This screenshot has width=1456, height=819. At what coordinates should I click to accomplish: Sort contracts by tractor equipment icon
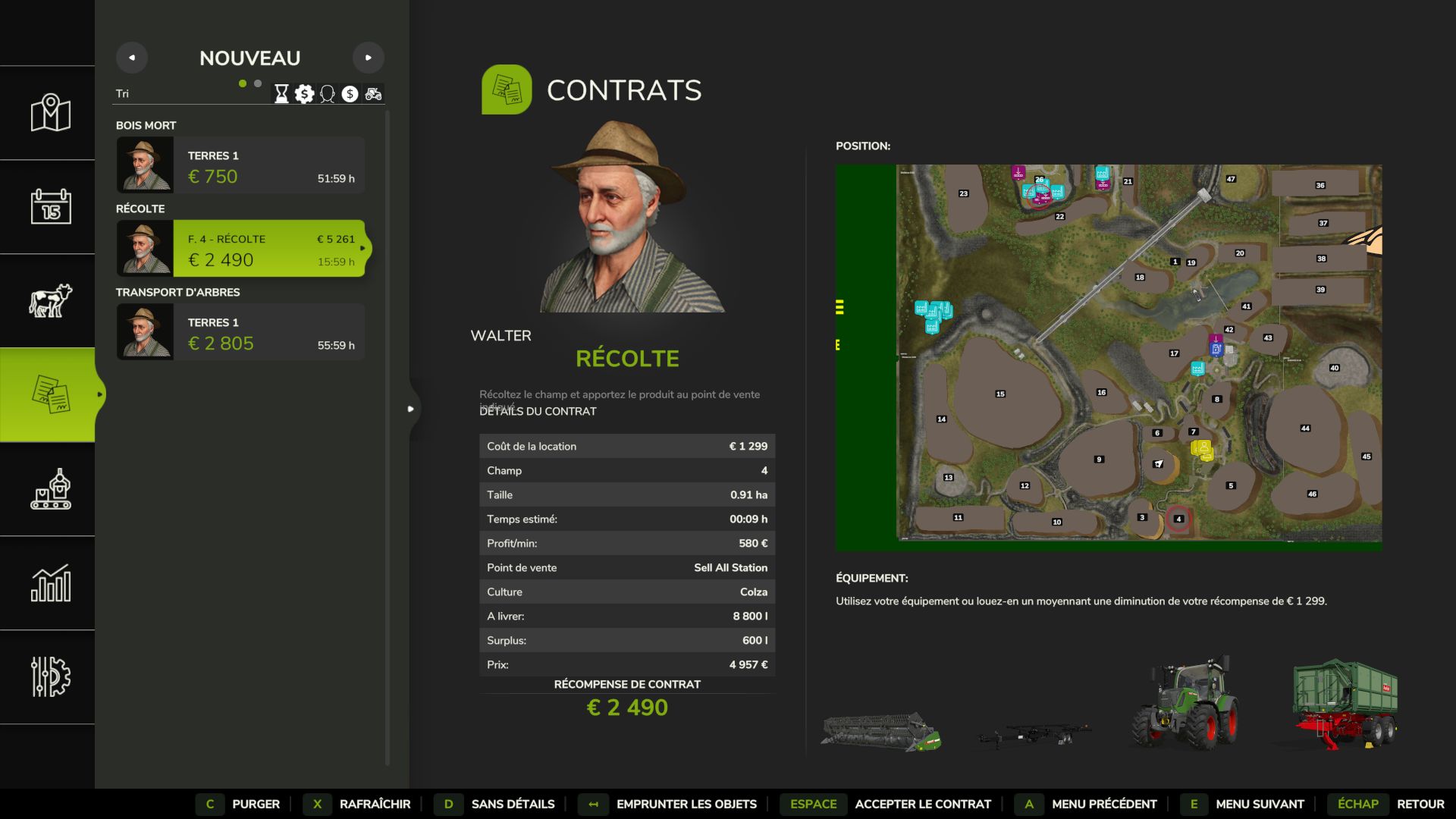[373, 94]
